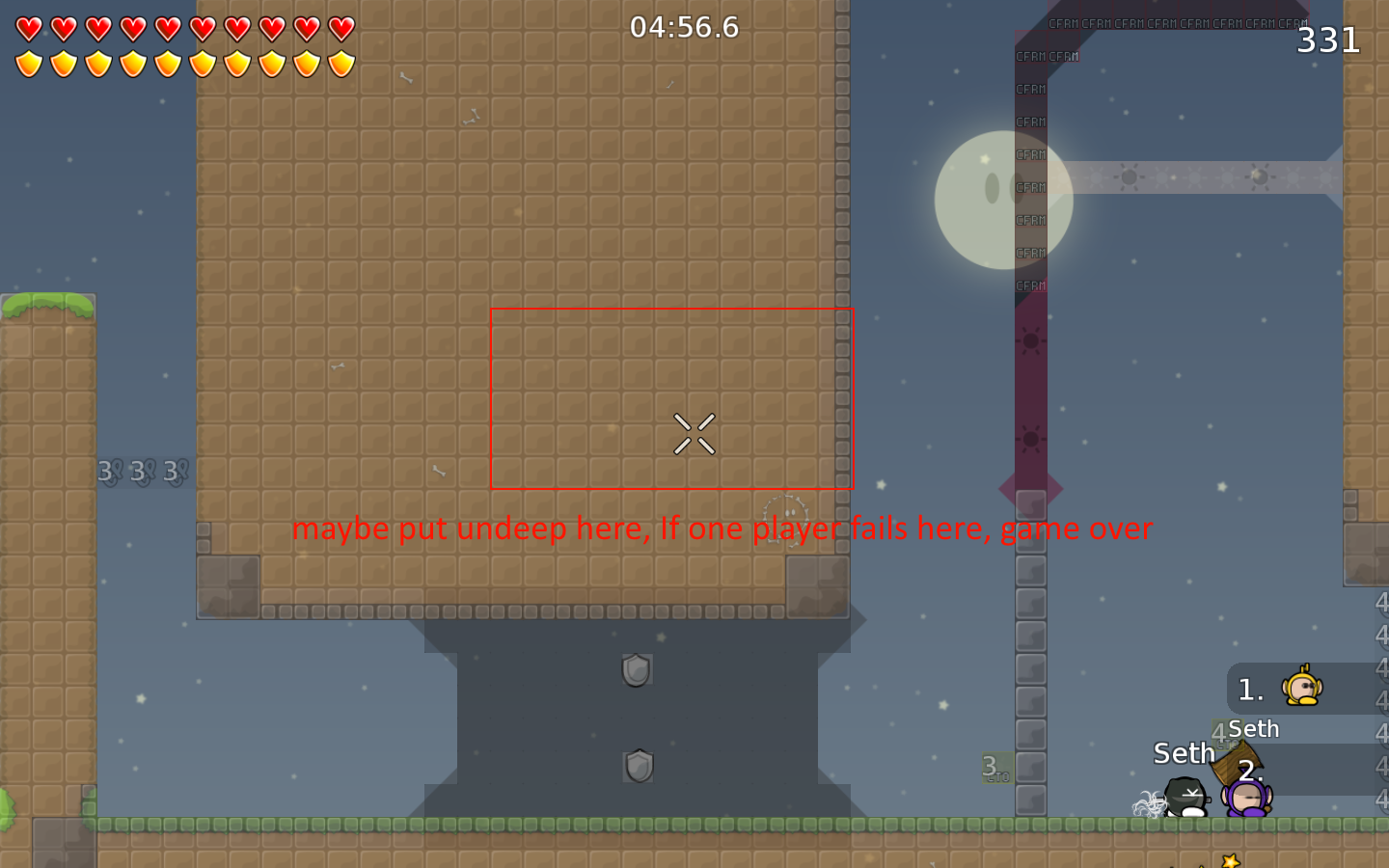Click the last heart on the right of the row

point(340,28)
